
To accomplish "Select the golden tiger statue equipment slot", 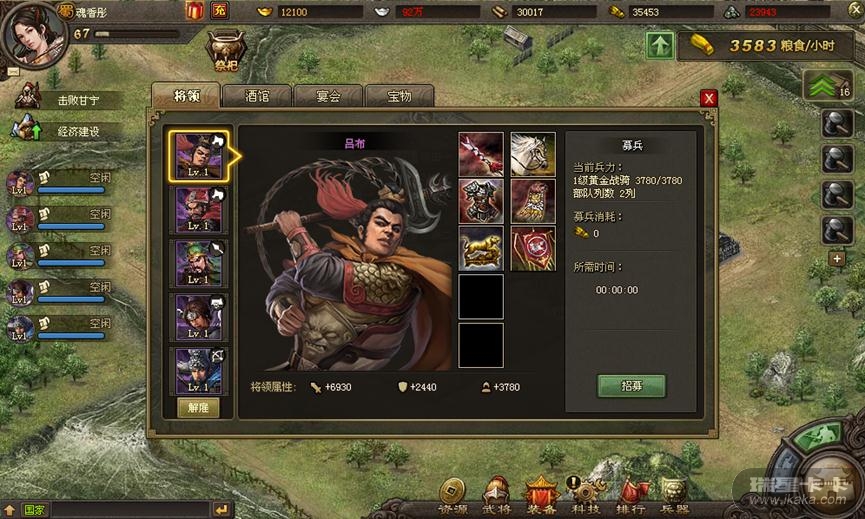I will coord(481,248).
